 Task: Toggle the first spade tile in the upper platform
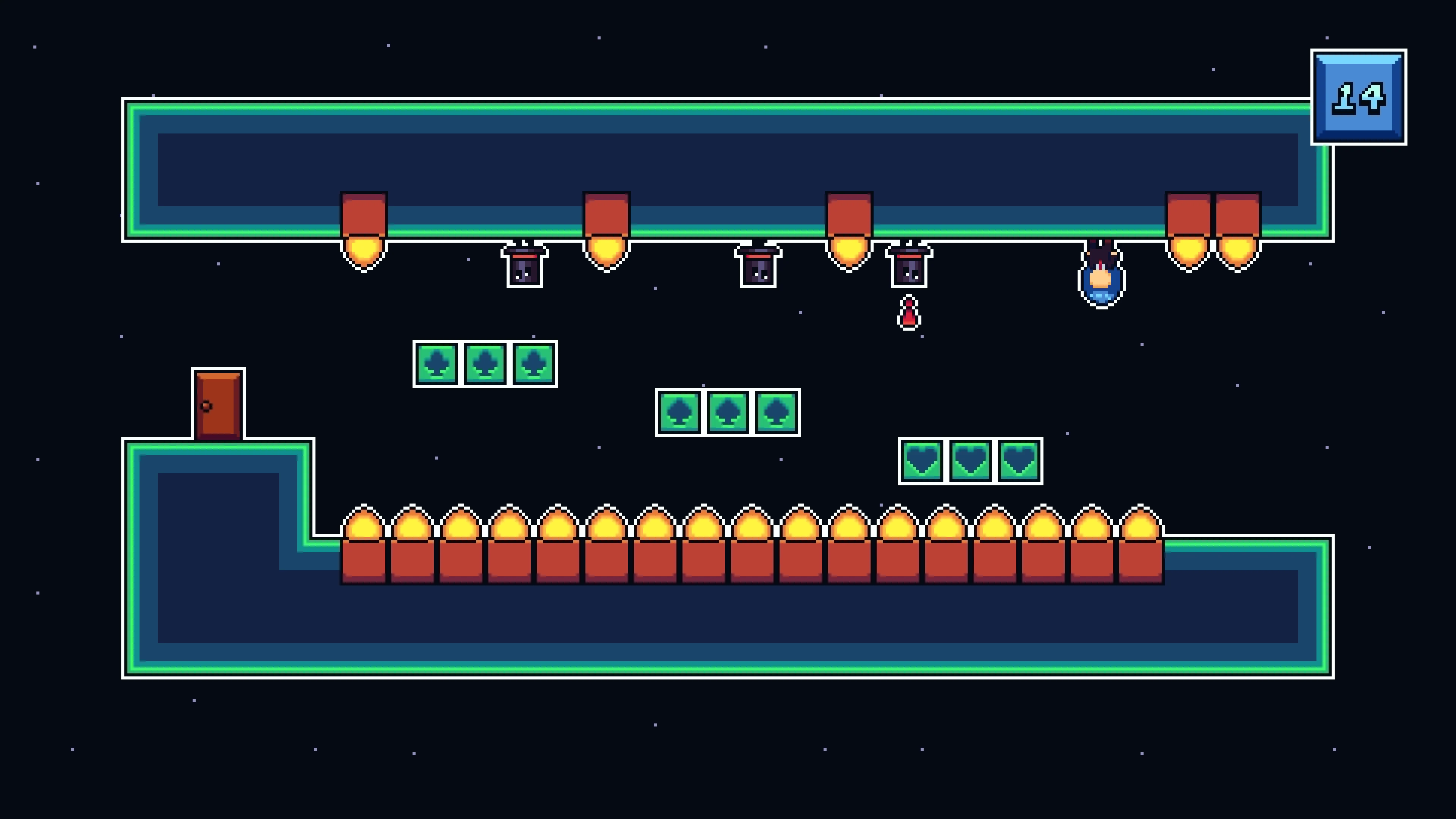click(436, 364)
